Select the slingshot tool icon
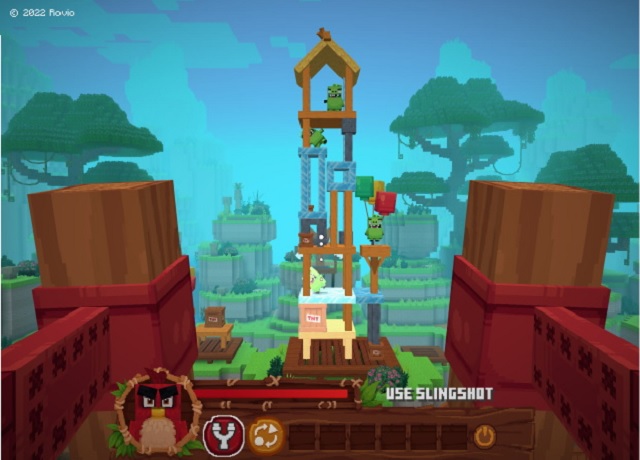This screenshot has width=640, height=460. pos(224,435)
